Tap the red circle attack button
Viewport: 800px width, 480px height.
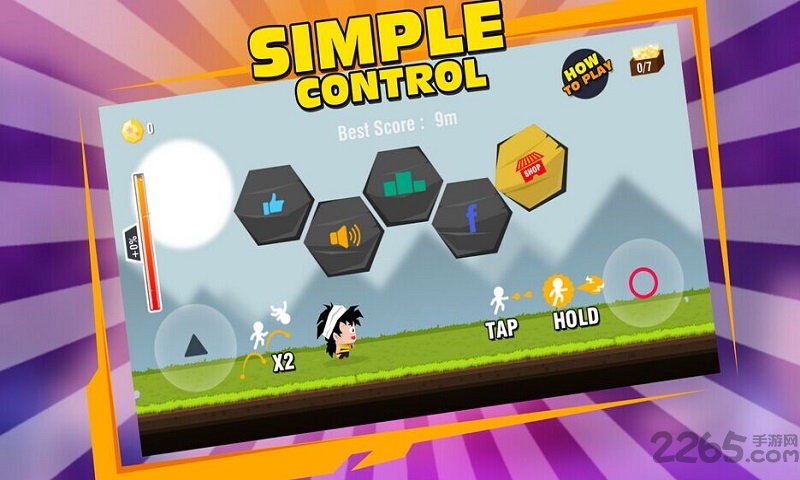[x=643, y=283]
